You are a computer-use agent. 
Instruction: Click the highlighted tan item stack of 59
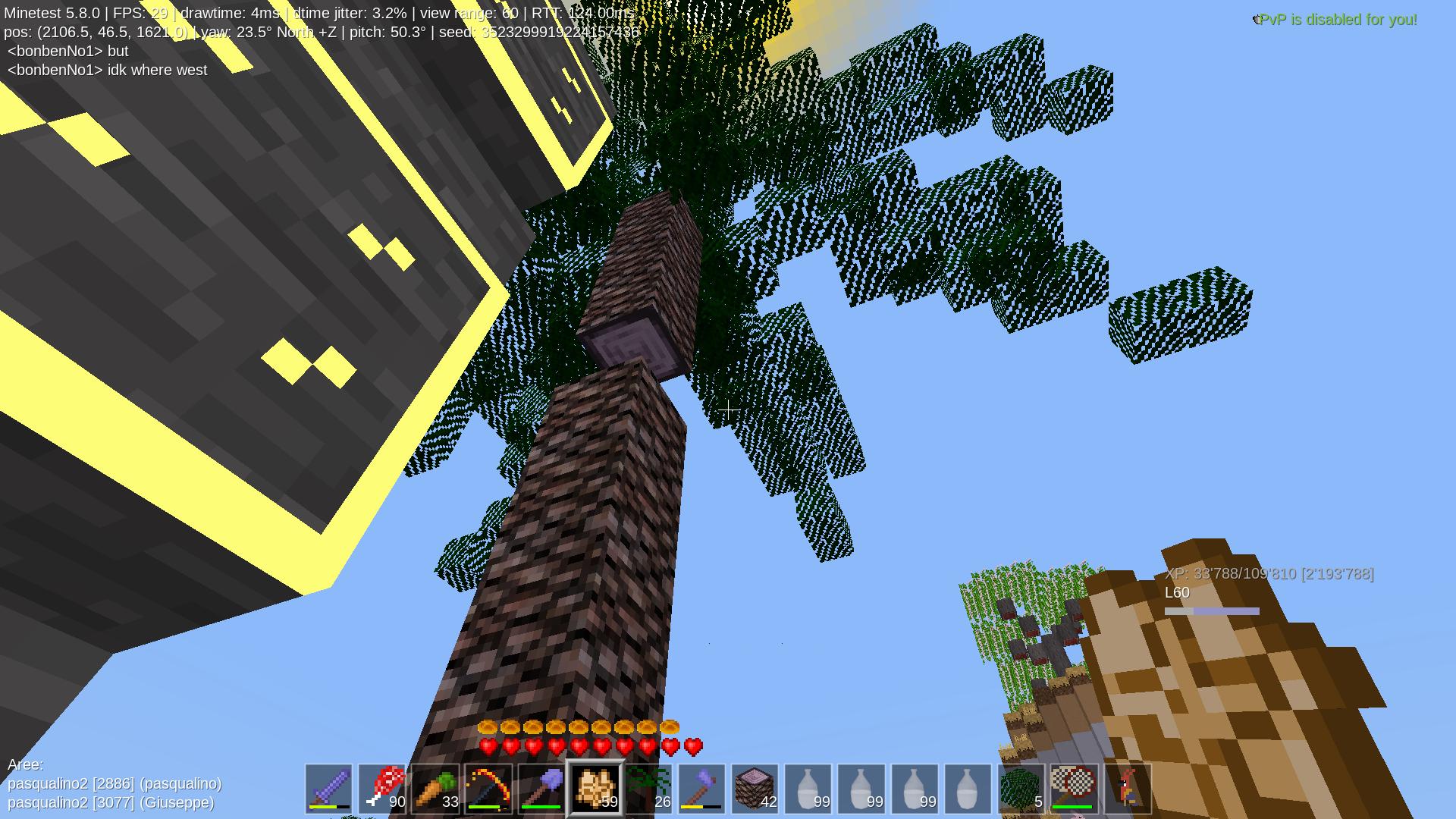click(595, 789)
